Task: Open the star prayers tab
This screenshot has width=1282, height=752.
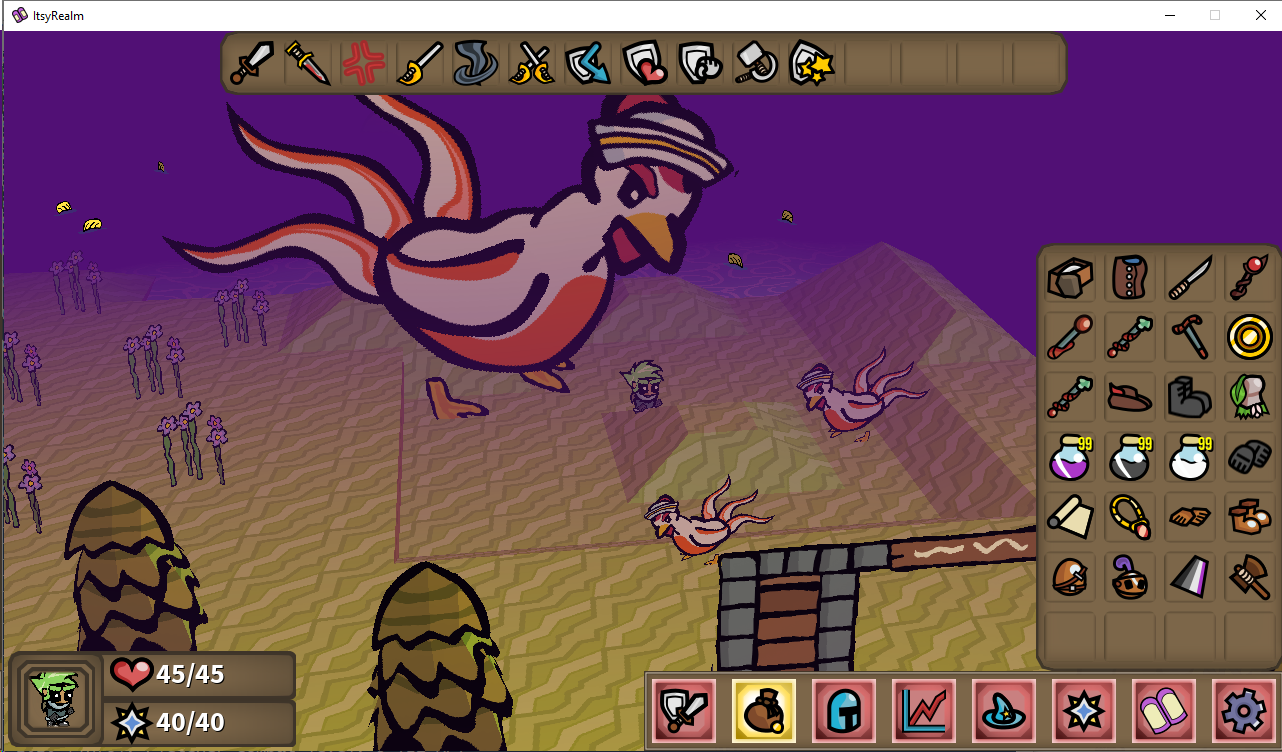Action: tap(1084, 711)
